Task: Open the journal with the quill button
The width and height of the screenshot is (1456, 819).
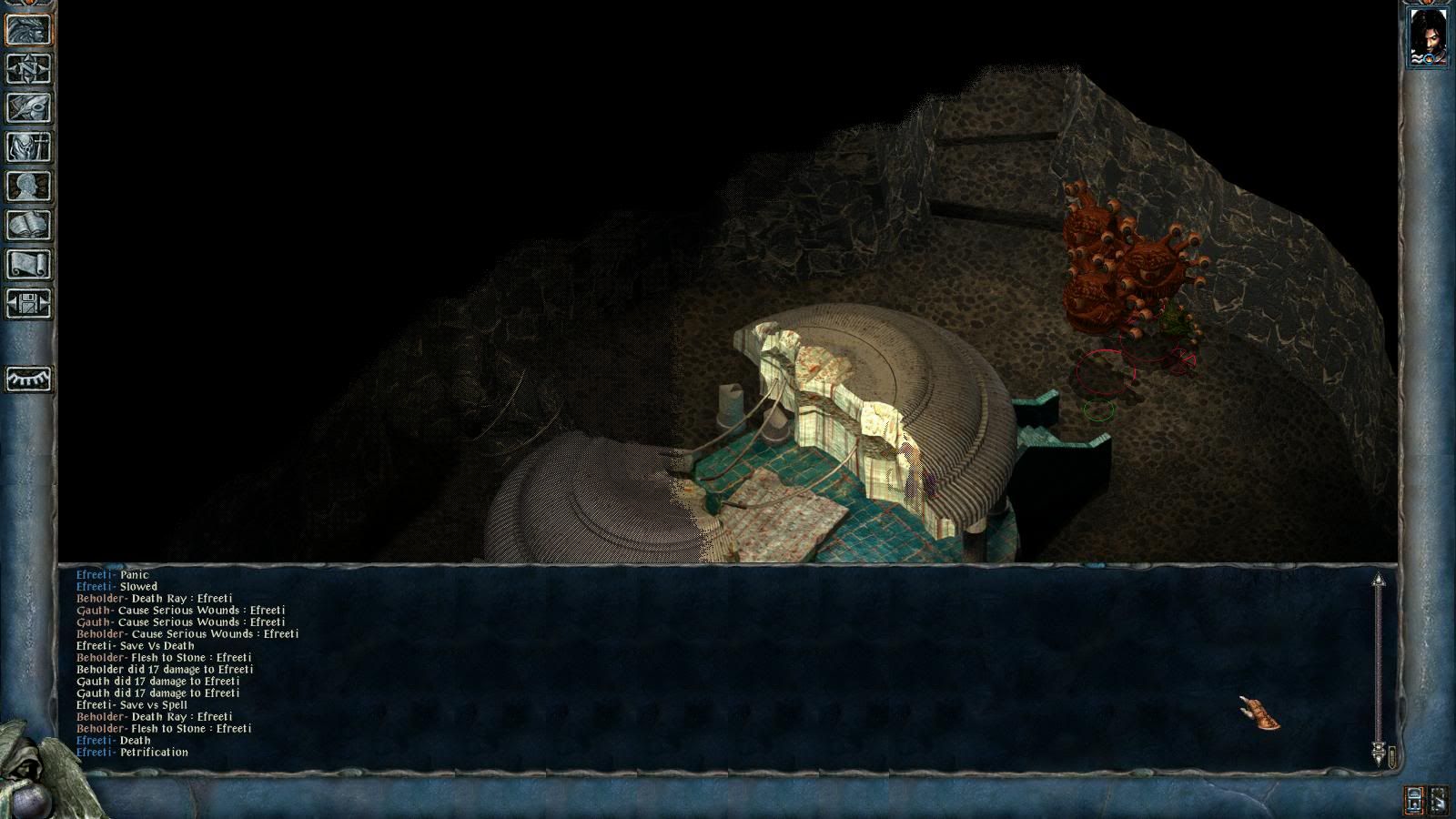Action: tap(29, 108)
